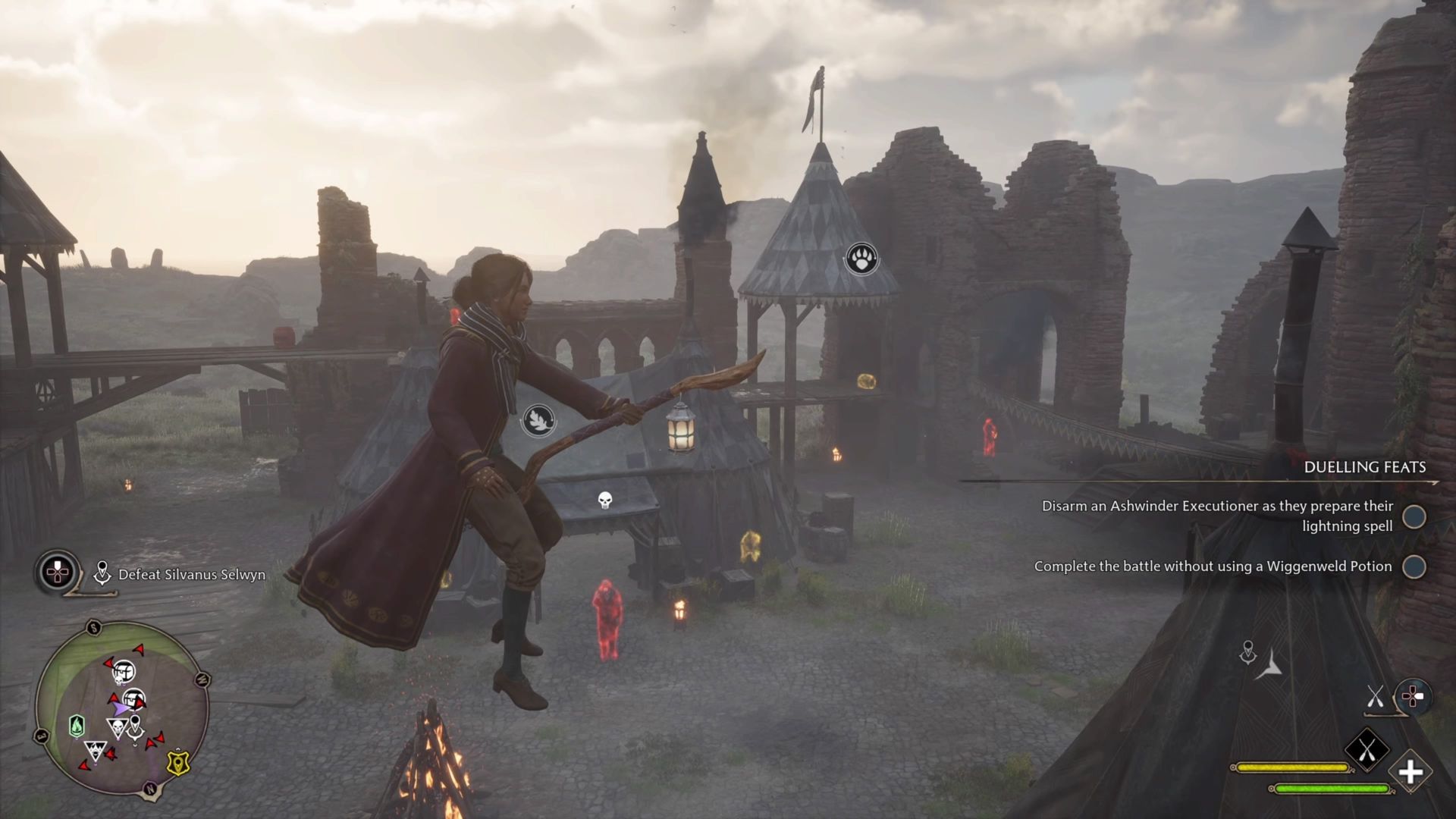Click the yellow quest shield marker on minimap

(x=178, y=762)
